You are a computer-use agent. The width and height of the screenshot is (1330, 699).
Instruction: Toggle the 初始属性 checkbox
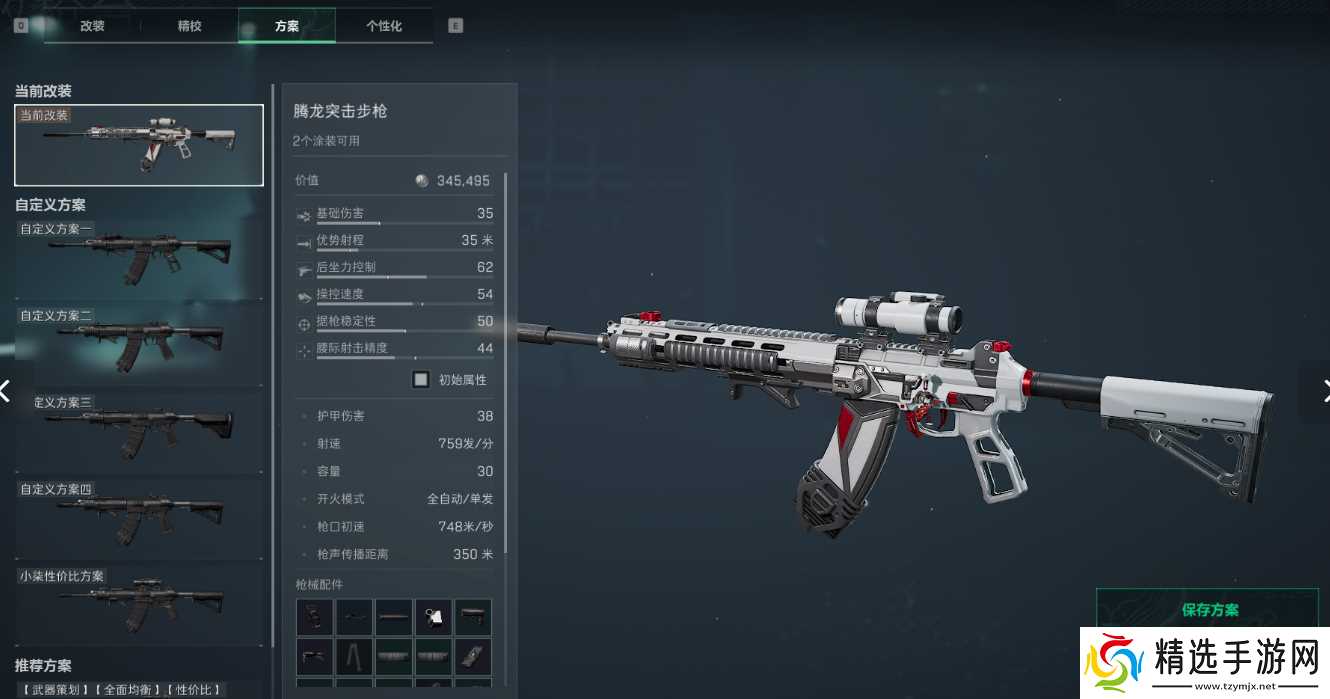[x=421, y=380]
